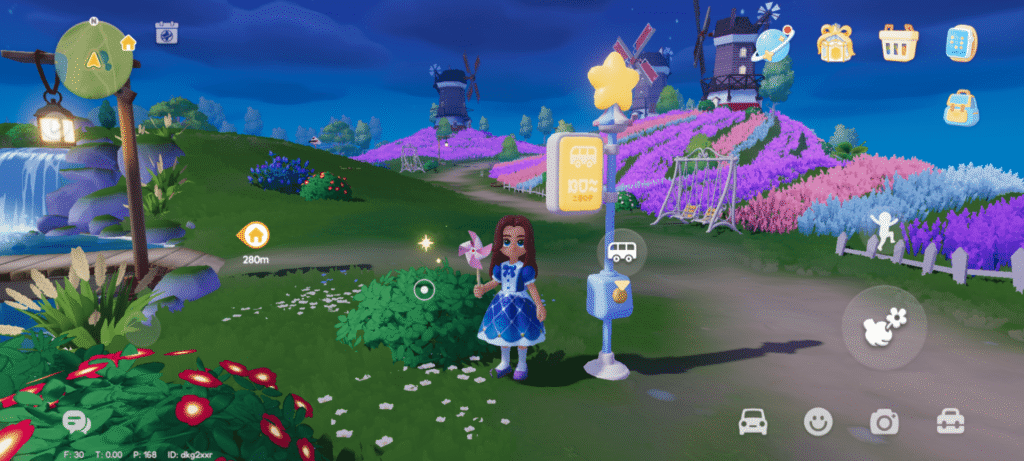Open the shopping basket store
Viewport: 1024px width, 461px height.
coord(898,43)
